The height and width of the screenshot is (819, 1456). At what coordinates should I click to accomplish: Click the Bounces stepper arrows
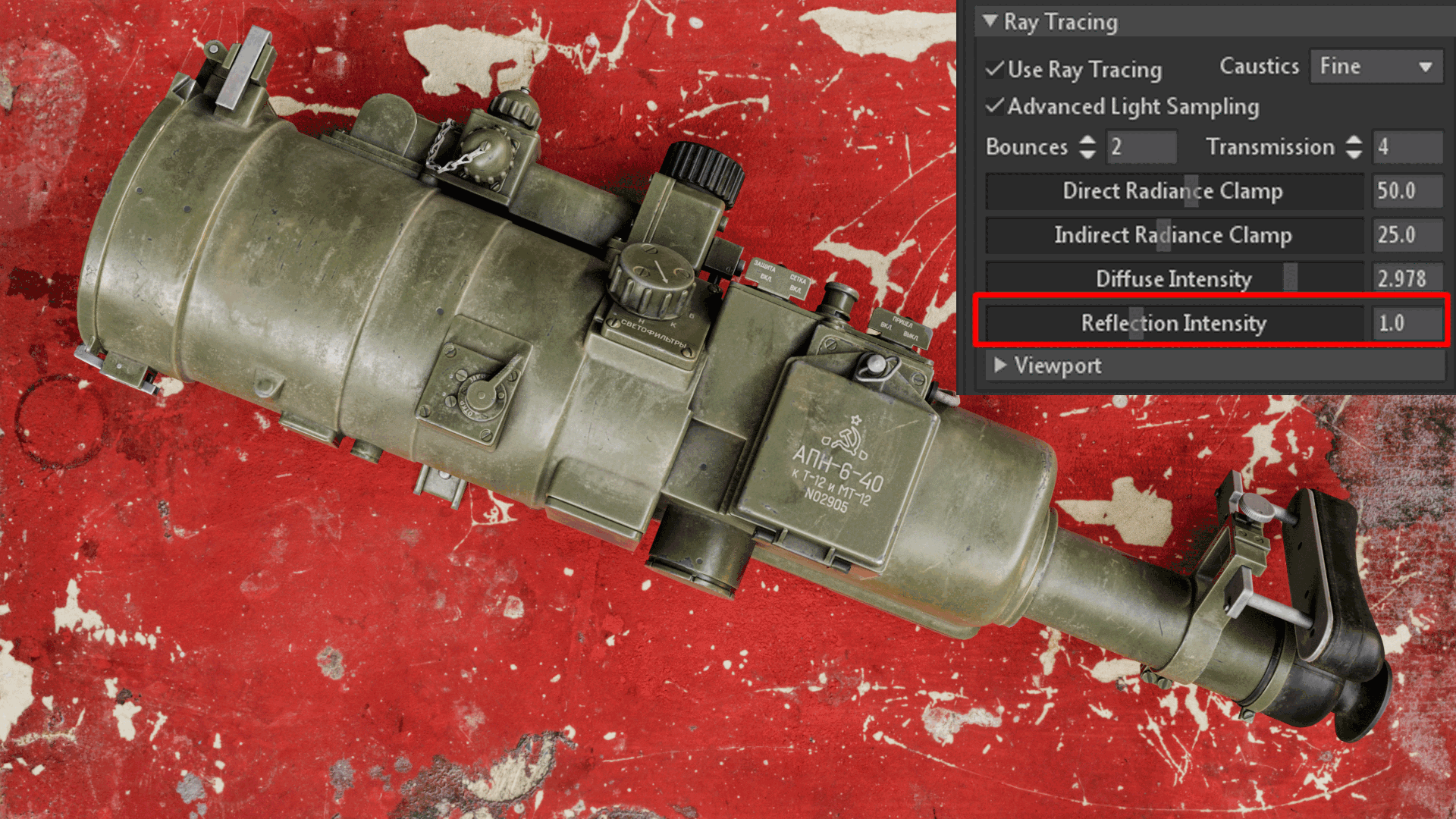click(x=1087, y=147)
